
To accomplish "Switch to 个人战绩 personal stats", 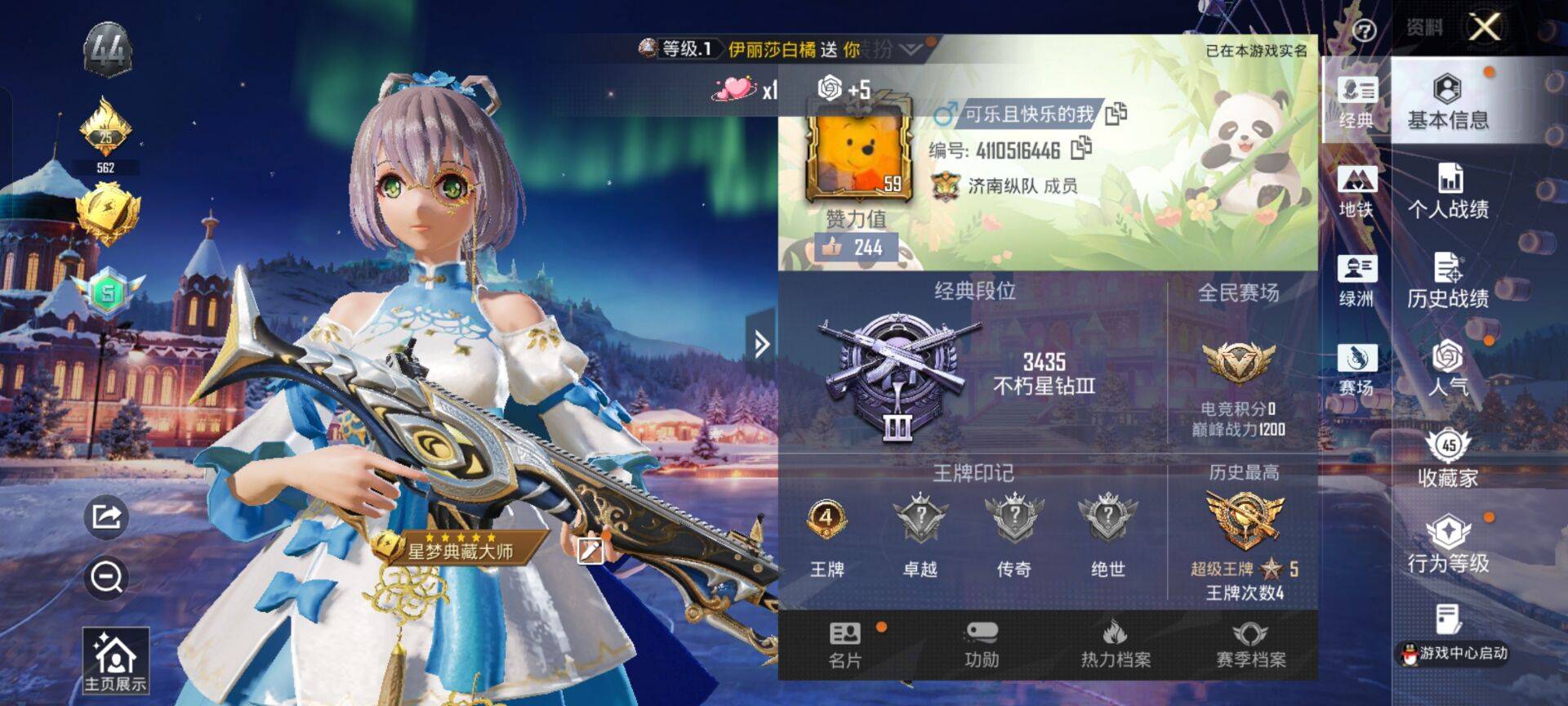I will coord(1447,191).
